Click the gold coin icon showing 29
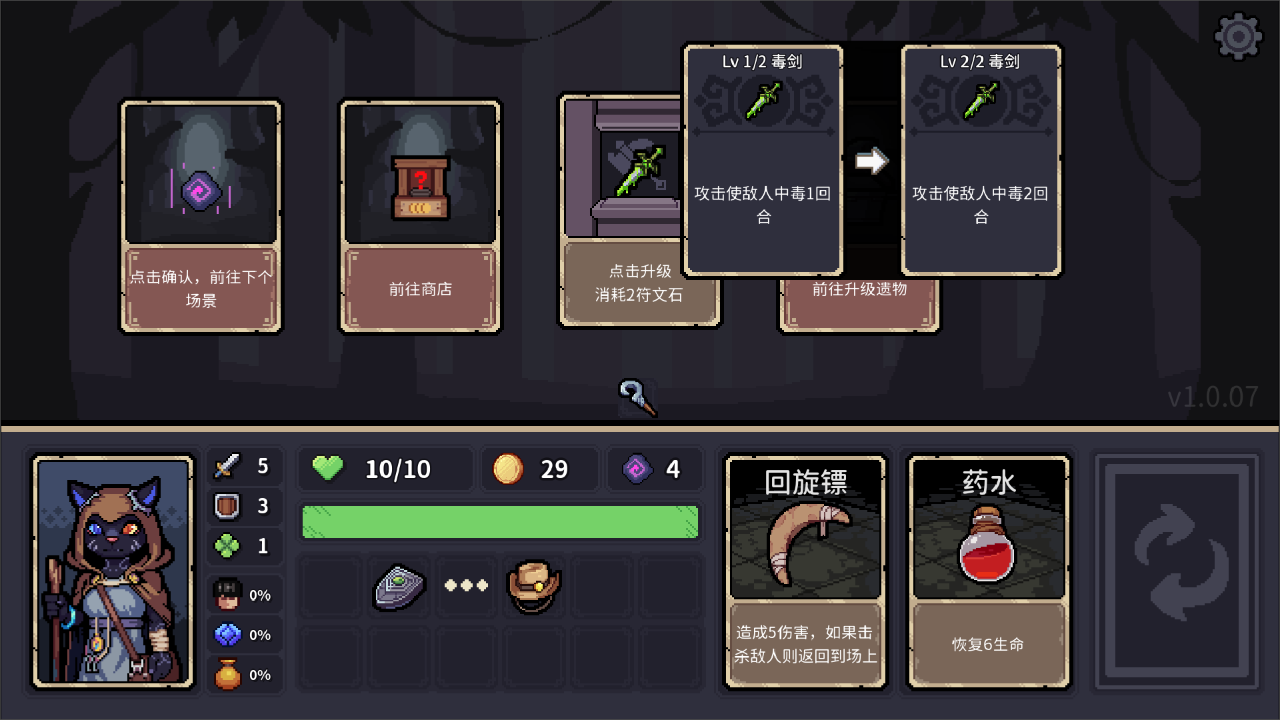 pos(508,468)
